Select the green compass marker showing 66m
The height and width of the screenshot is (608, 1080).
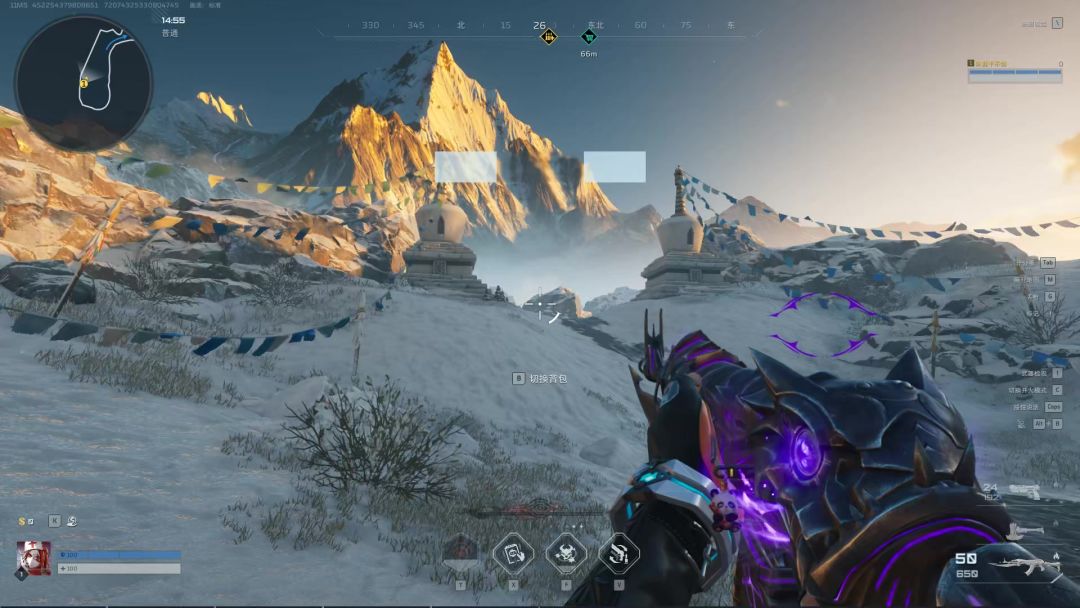coord(589,37)
